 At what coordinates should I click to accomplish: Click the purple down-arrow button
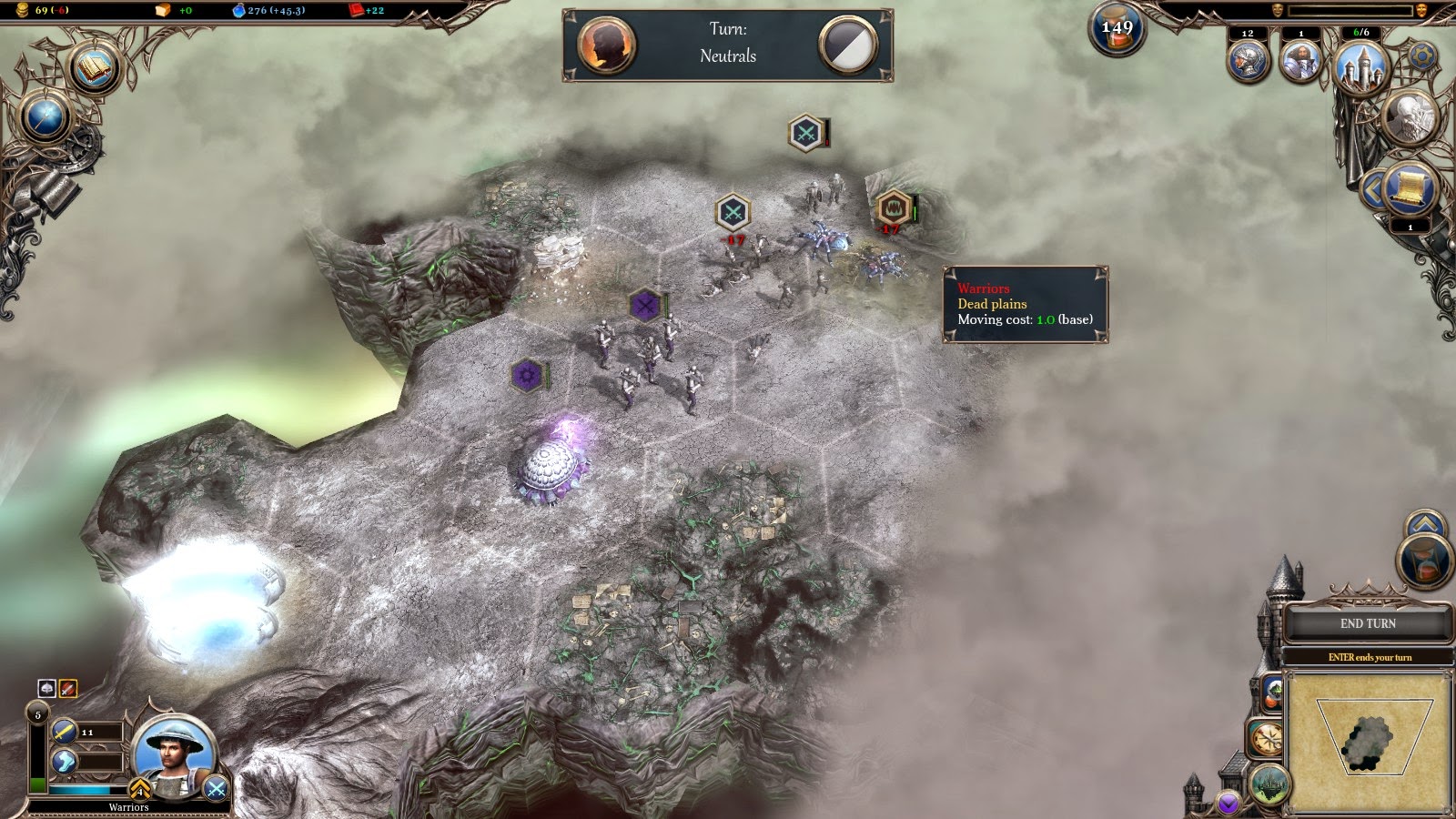point(1228,803)
